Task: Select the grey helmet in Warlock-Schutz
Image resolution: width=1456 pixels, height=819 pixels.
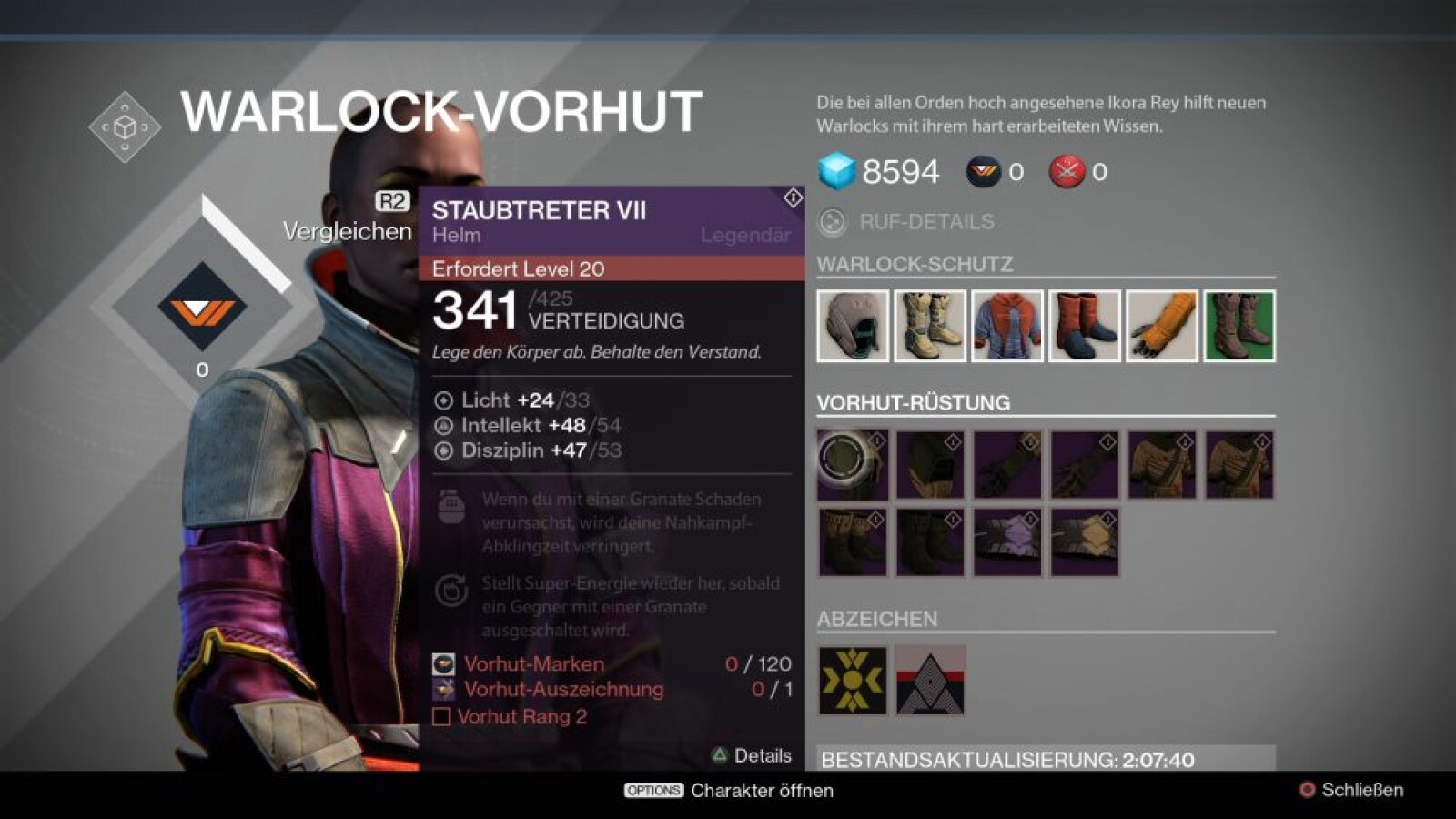Action: (853, 326)
